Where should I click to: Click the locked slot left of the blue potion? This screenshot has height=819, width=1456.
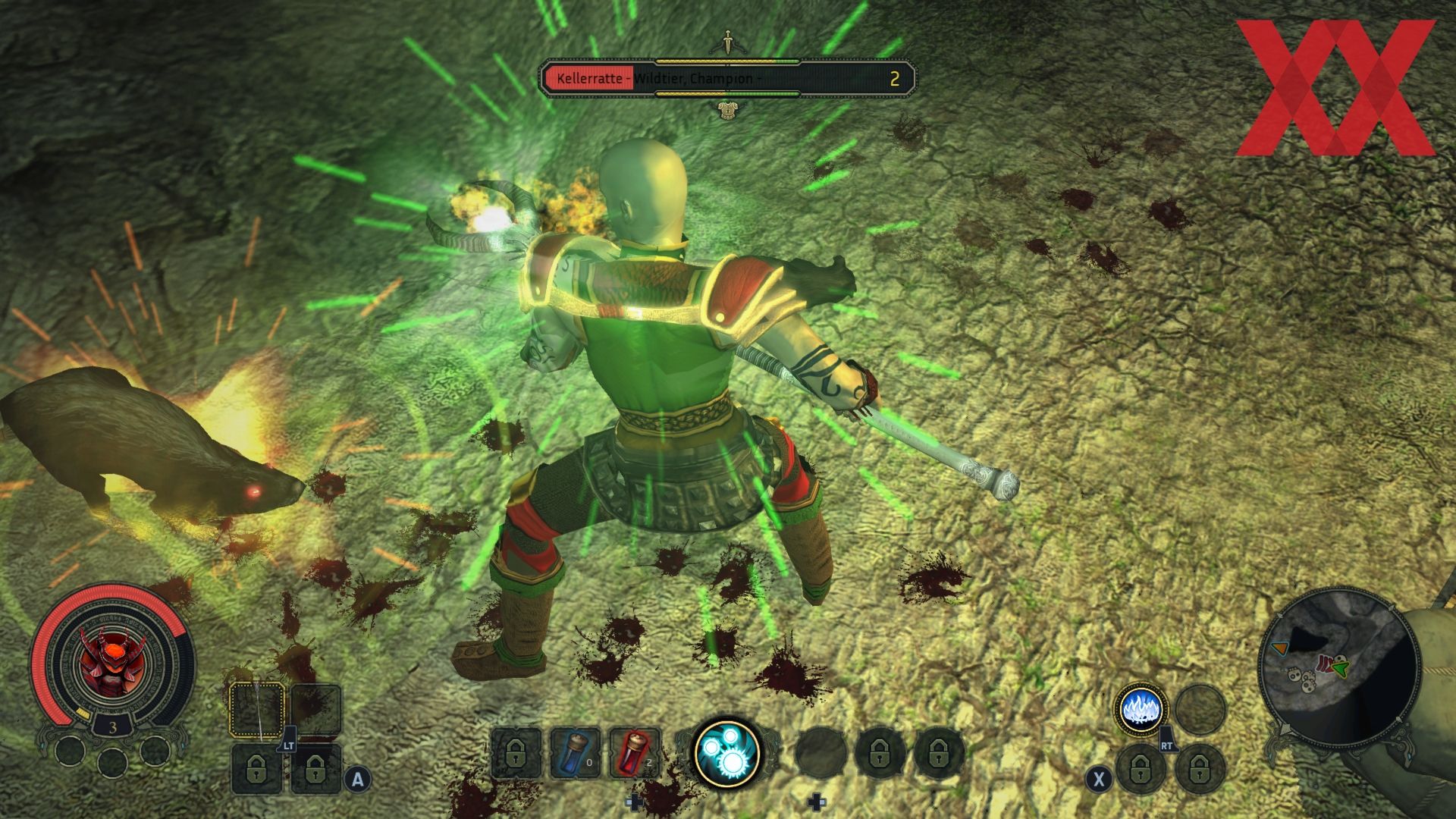click(x=516, y=753)
